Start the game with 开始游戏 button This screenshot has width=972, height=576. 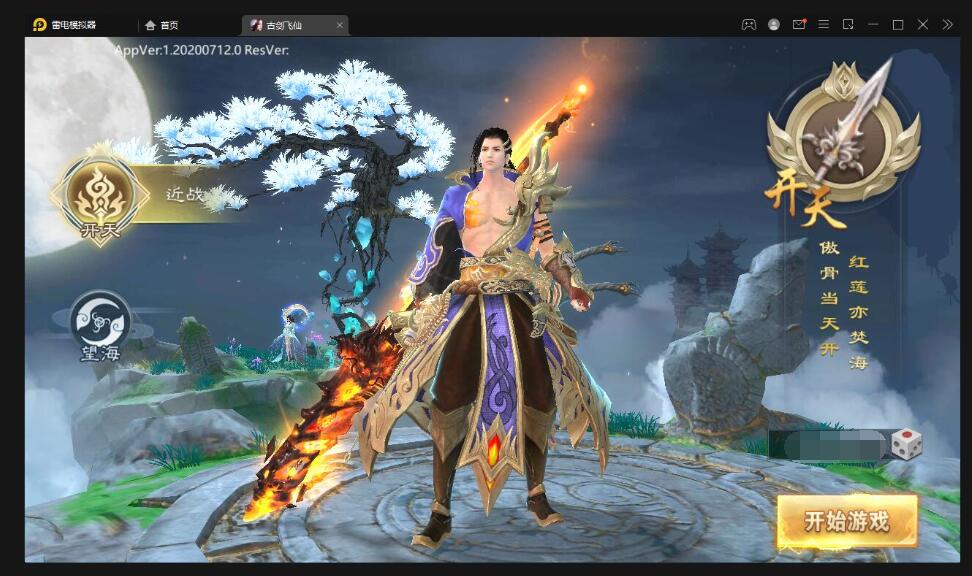(x=846, y=521)
